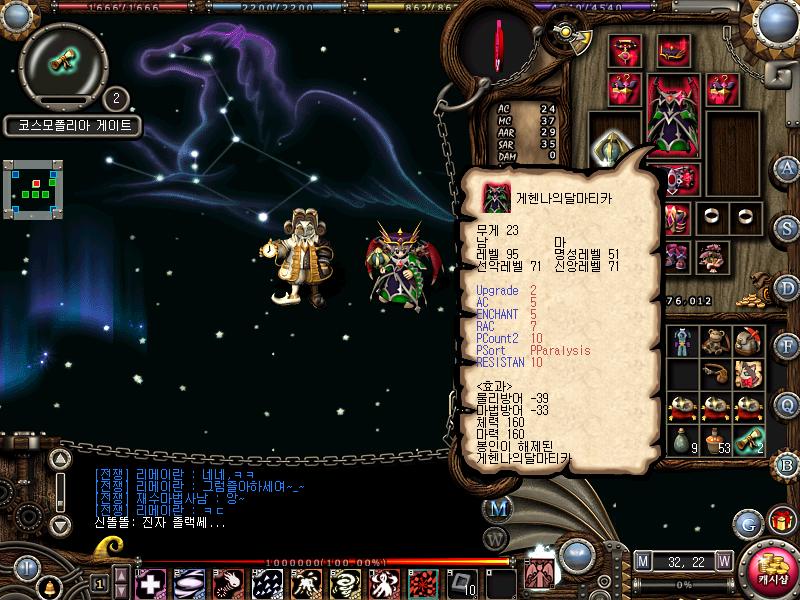
Task: Toggle the small M button beside coordinates
Action: pos(642,560)
